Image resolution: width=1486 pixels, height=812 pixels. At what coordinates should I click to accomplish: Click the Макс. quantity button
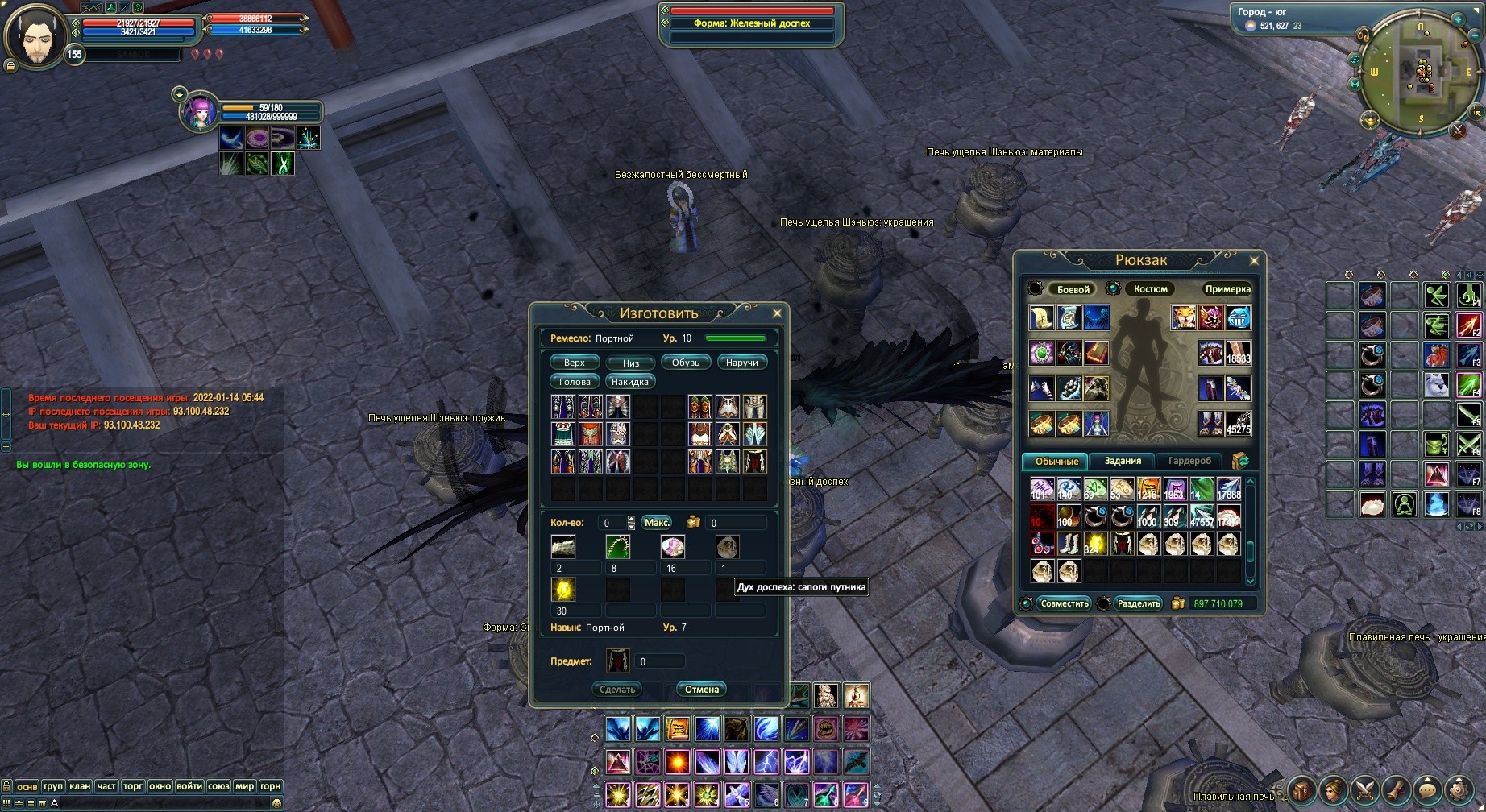[657, 523]
